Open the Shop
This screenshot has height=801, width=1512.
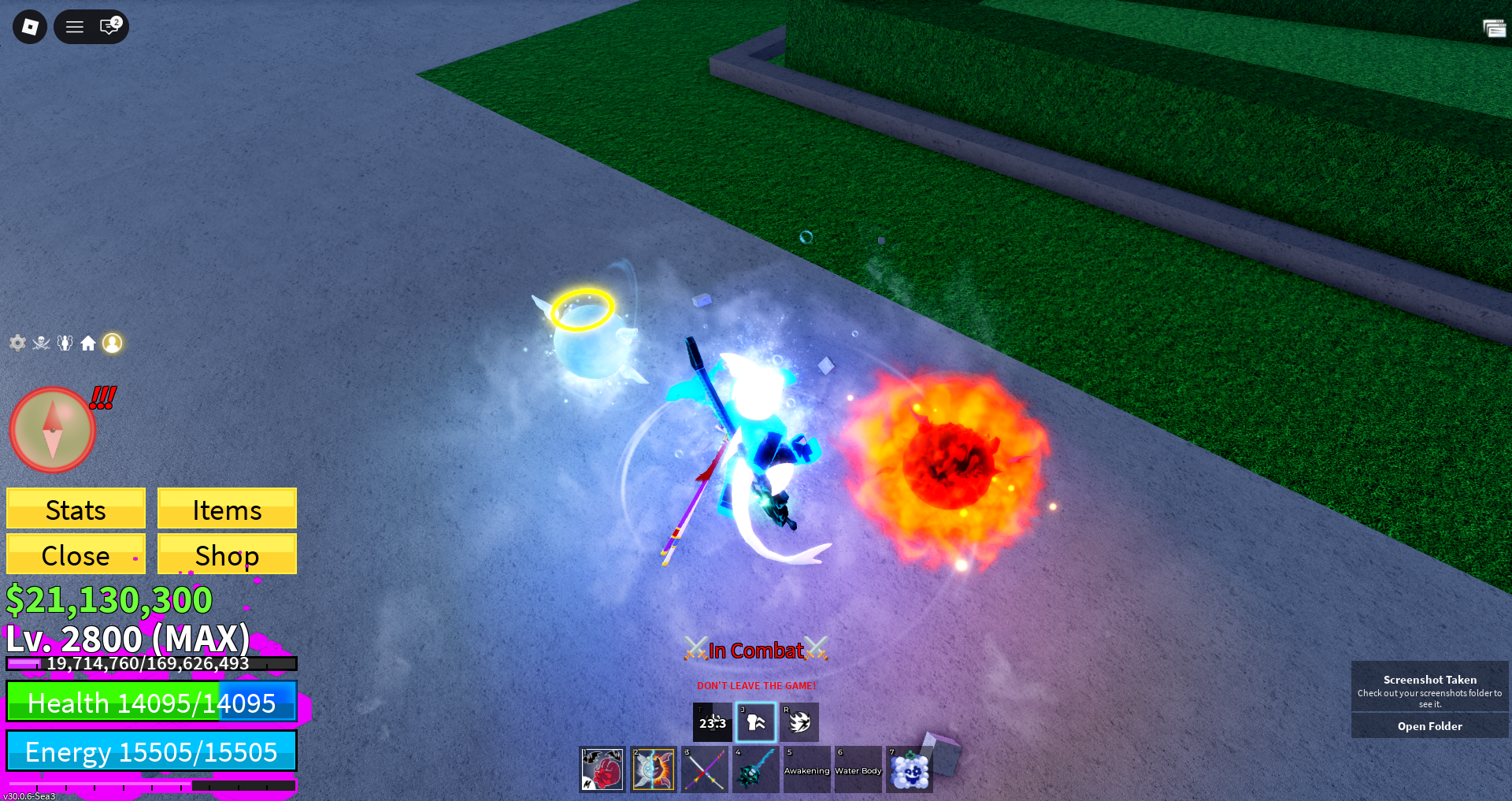[227, 554]
